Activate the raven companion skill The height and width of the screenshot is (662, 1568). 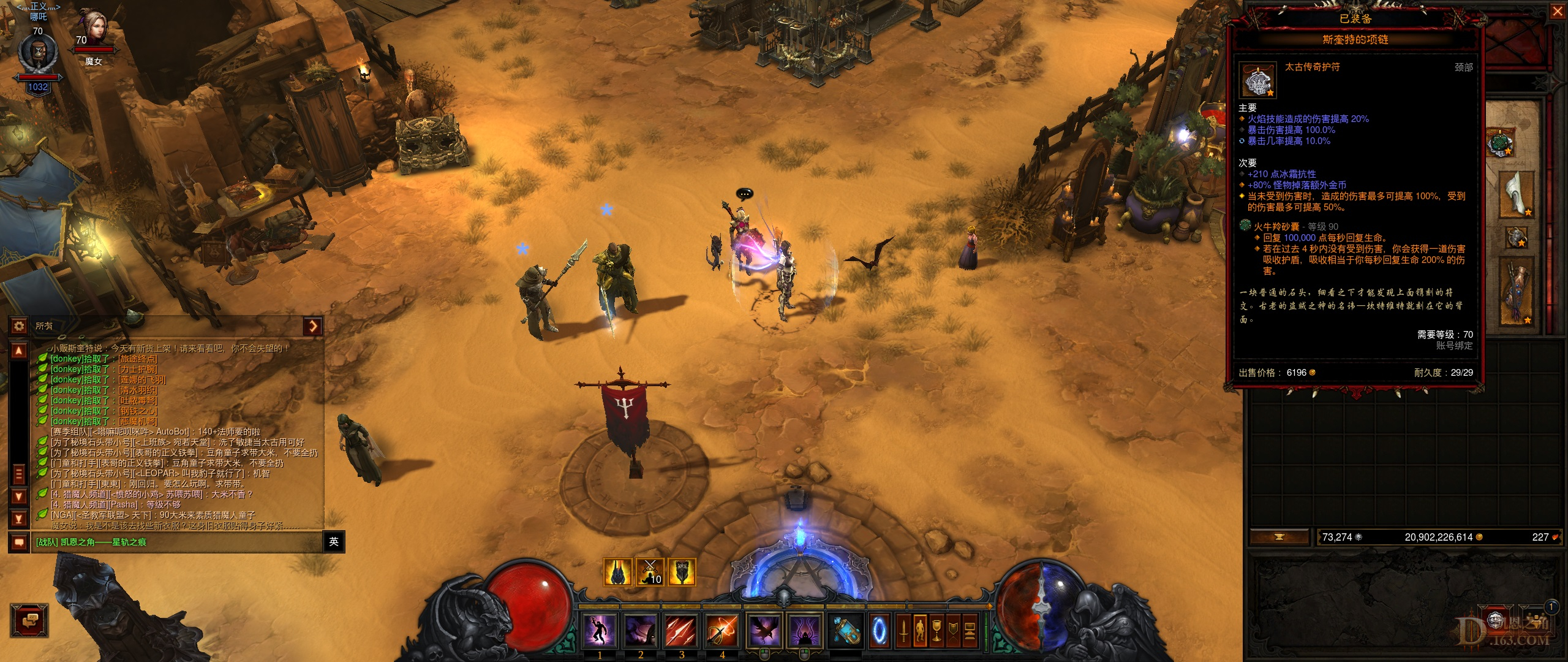764,630
